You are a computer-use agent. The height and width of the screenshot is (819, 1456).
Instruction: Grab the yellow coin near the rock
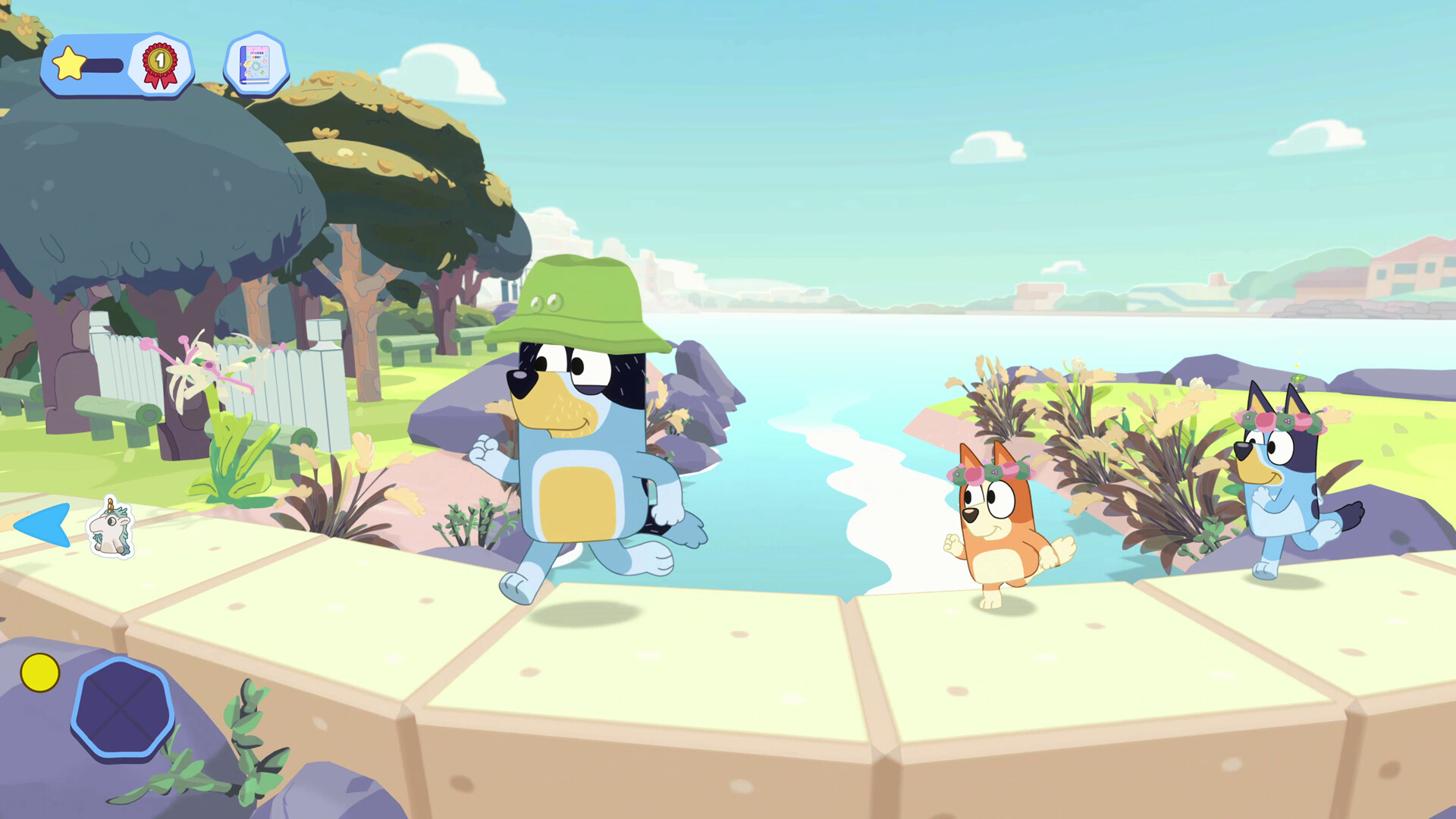tap(42, 672)
